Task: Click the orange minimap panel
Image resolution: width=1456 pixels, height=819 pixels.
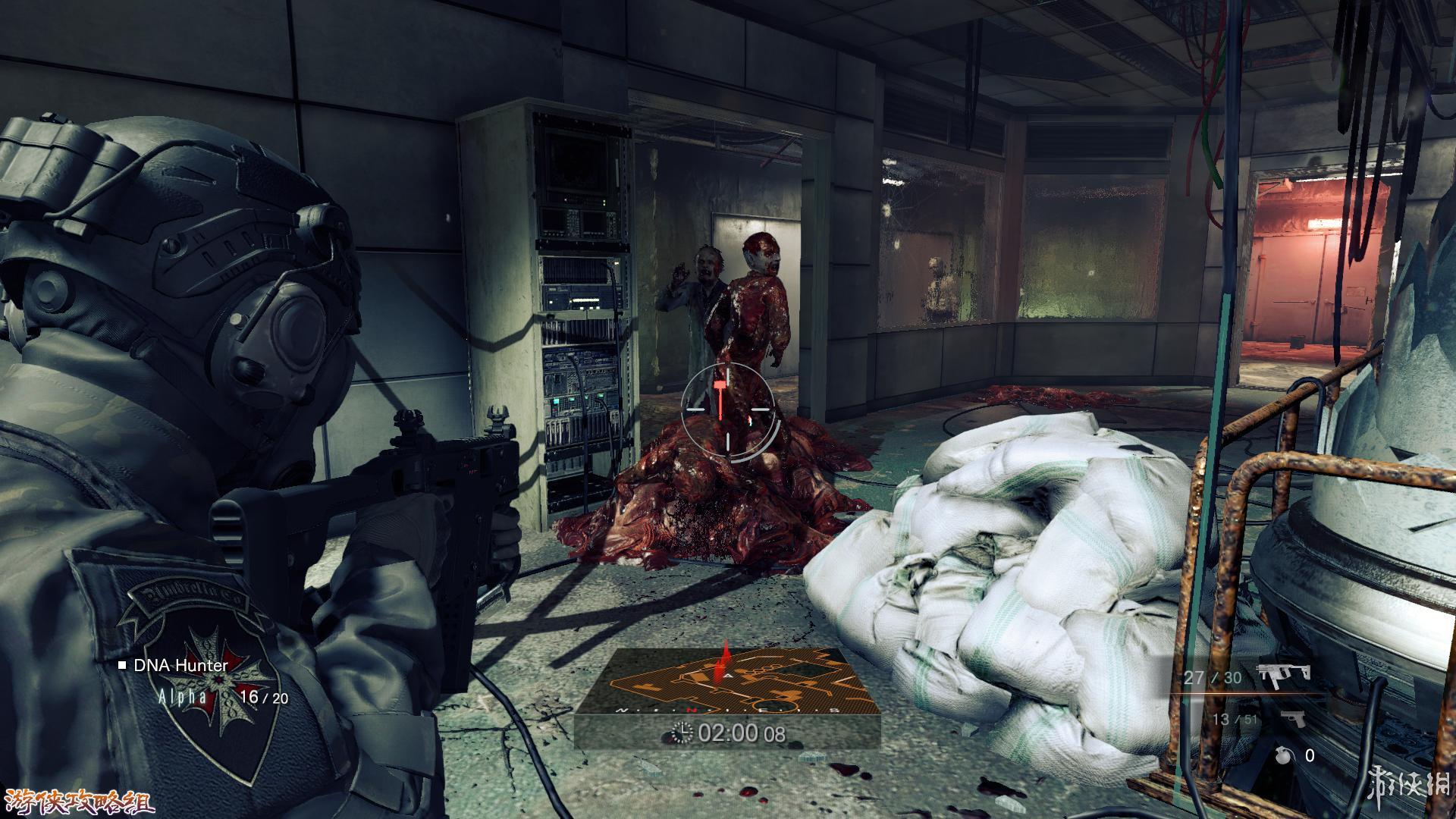Action: tap(726, 682)
